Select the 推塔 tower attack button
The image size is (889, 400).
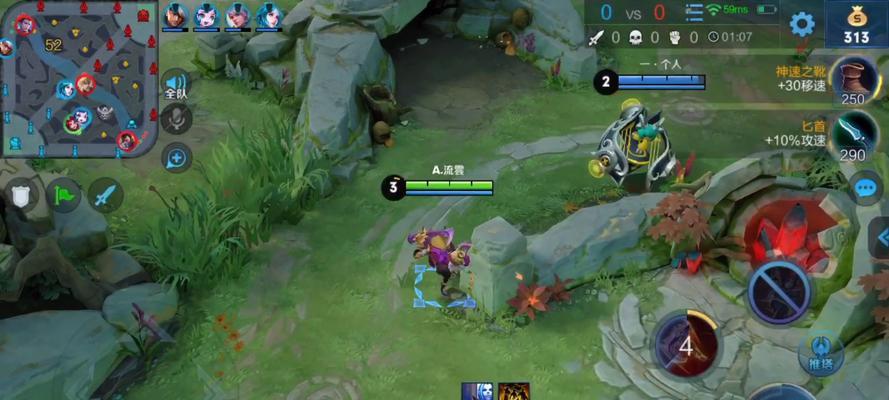click(x=820, y=352)
